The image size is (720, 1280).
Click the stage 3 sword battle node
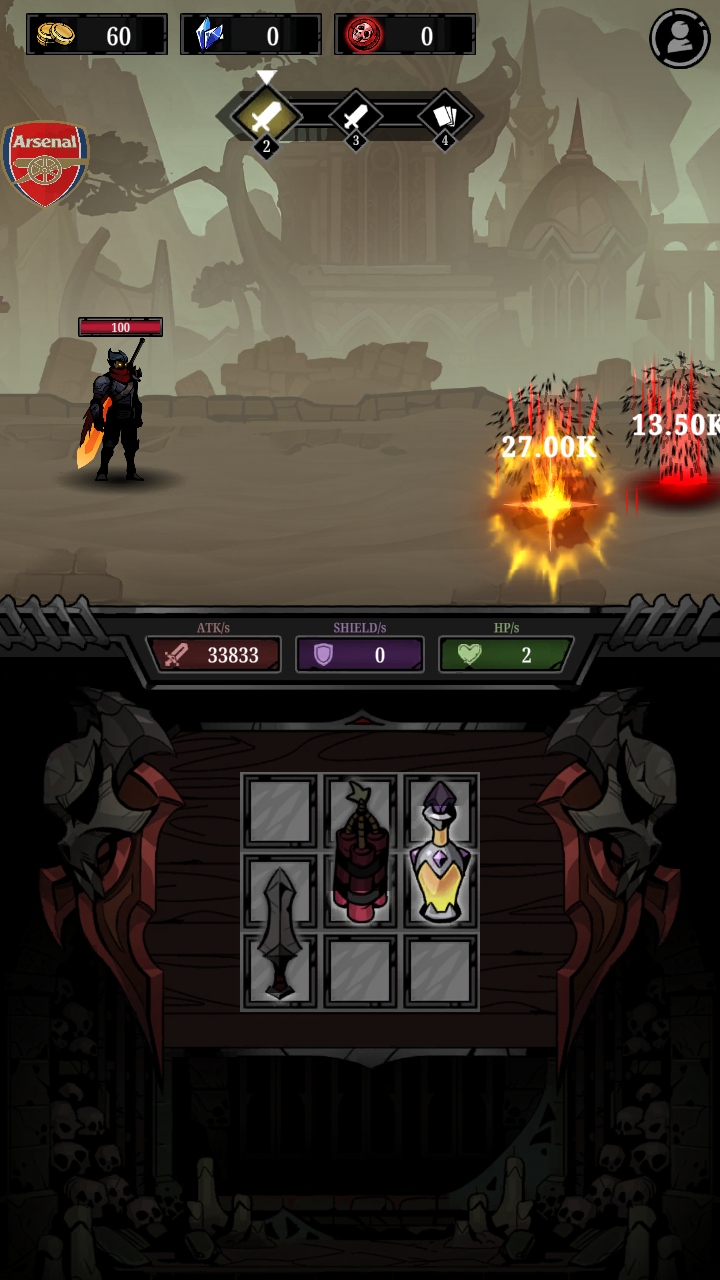coord(355,118)
